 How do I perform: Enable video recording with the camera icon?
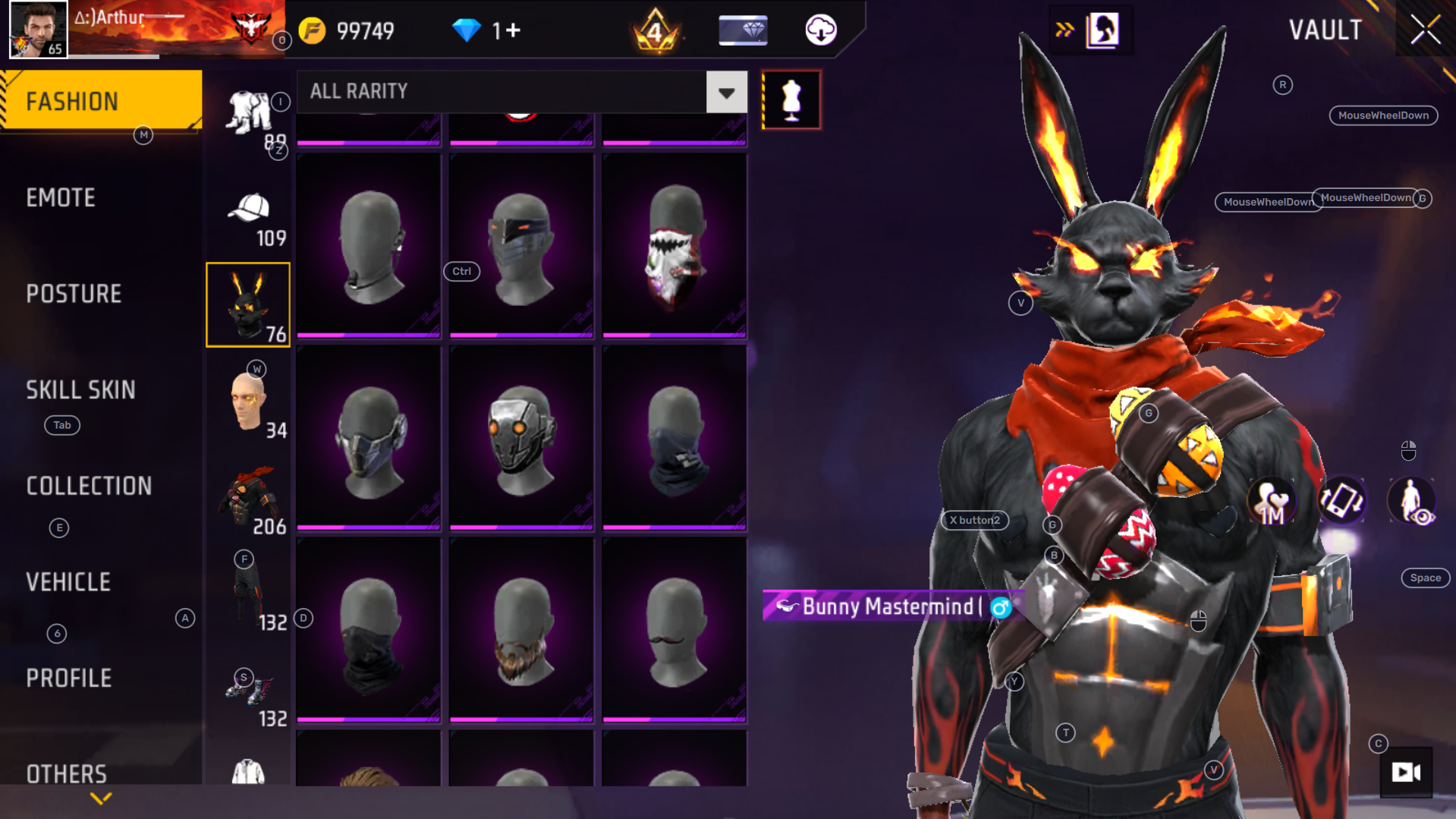pyautogui.click(x=1407, y=773)
